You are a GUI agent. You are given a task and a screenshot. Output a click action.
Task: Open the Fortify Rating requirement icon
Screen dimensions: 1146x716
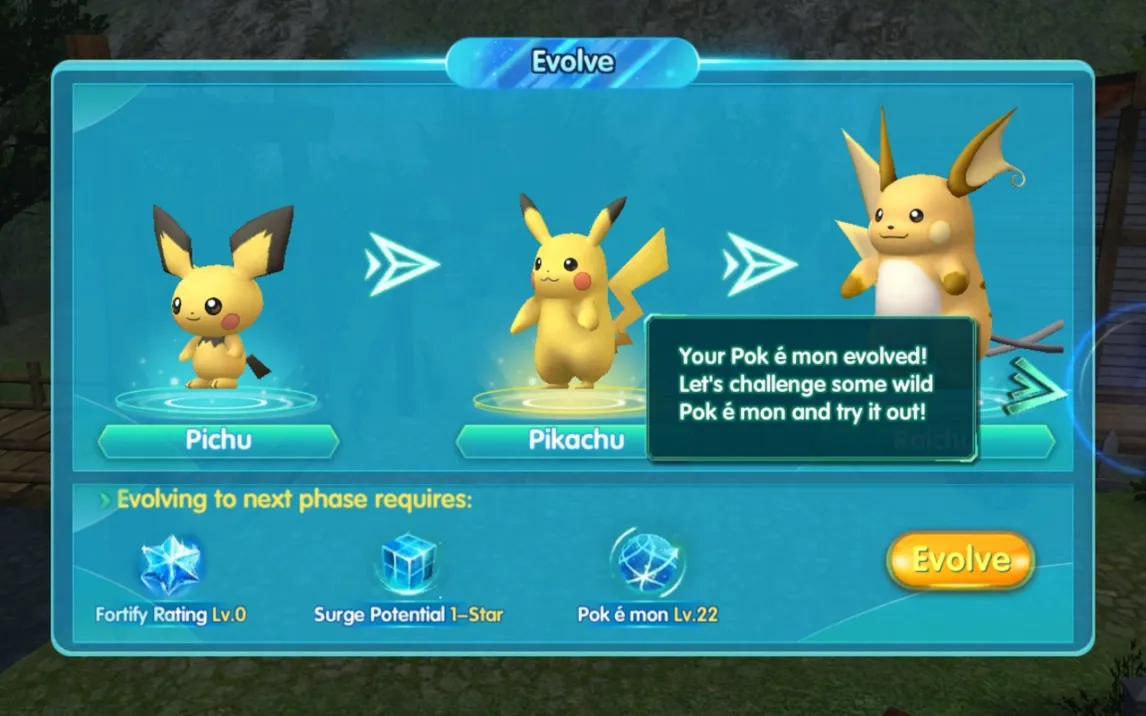(x=170, y=565)
